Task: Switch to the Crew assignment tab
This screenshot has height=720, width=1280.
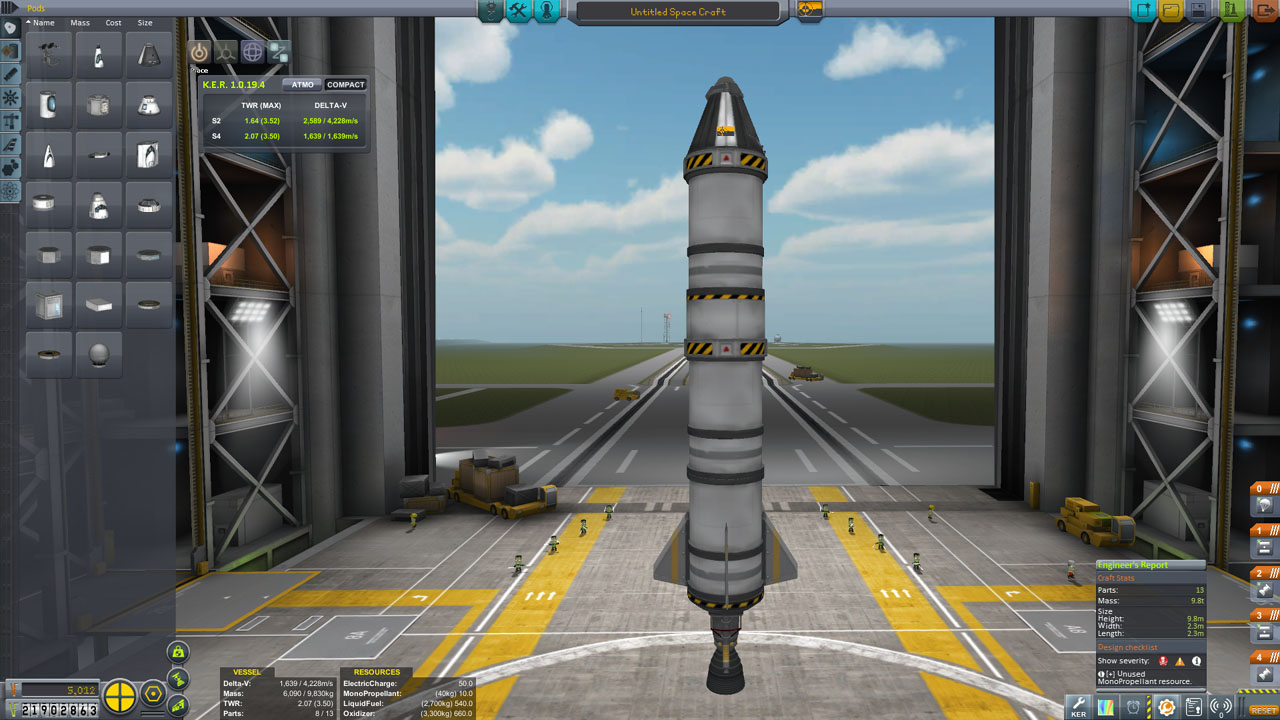Action: point(546,13)
